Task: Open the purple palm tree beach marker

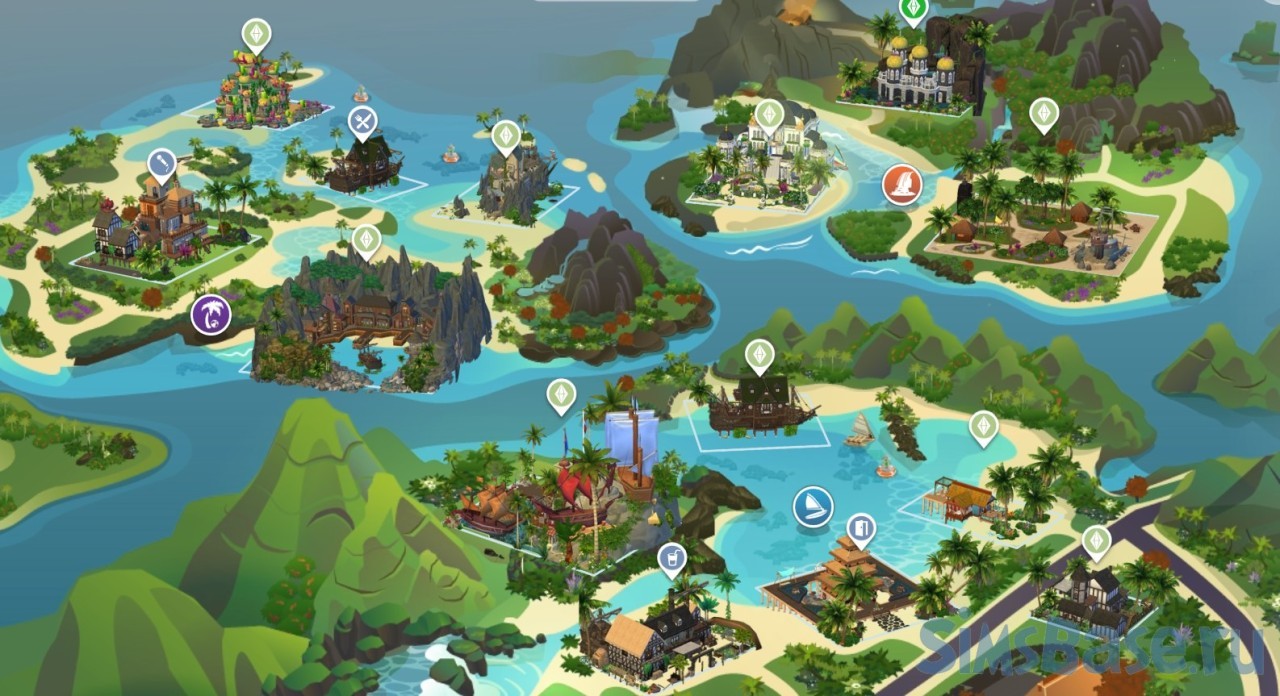Action: [211, 315]
